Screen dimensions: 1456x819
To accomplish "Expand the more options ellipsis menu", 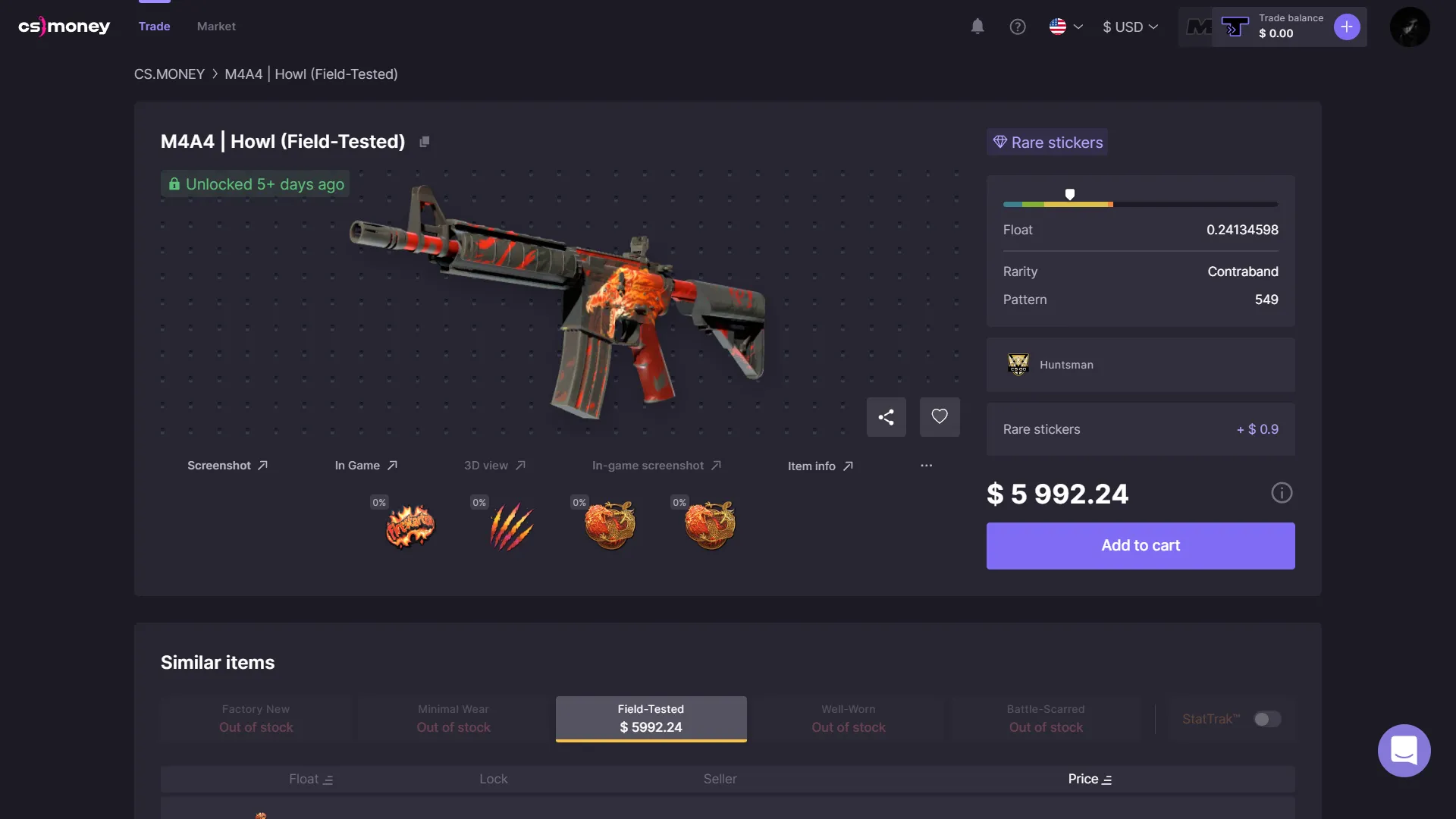I will click(x=926, y=466).
